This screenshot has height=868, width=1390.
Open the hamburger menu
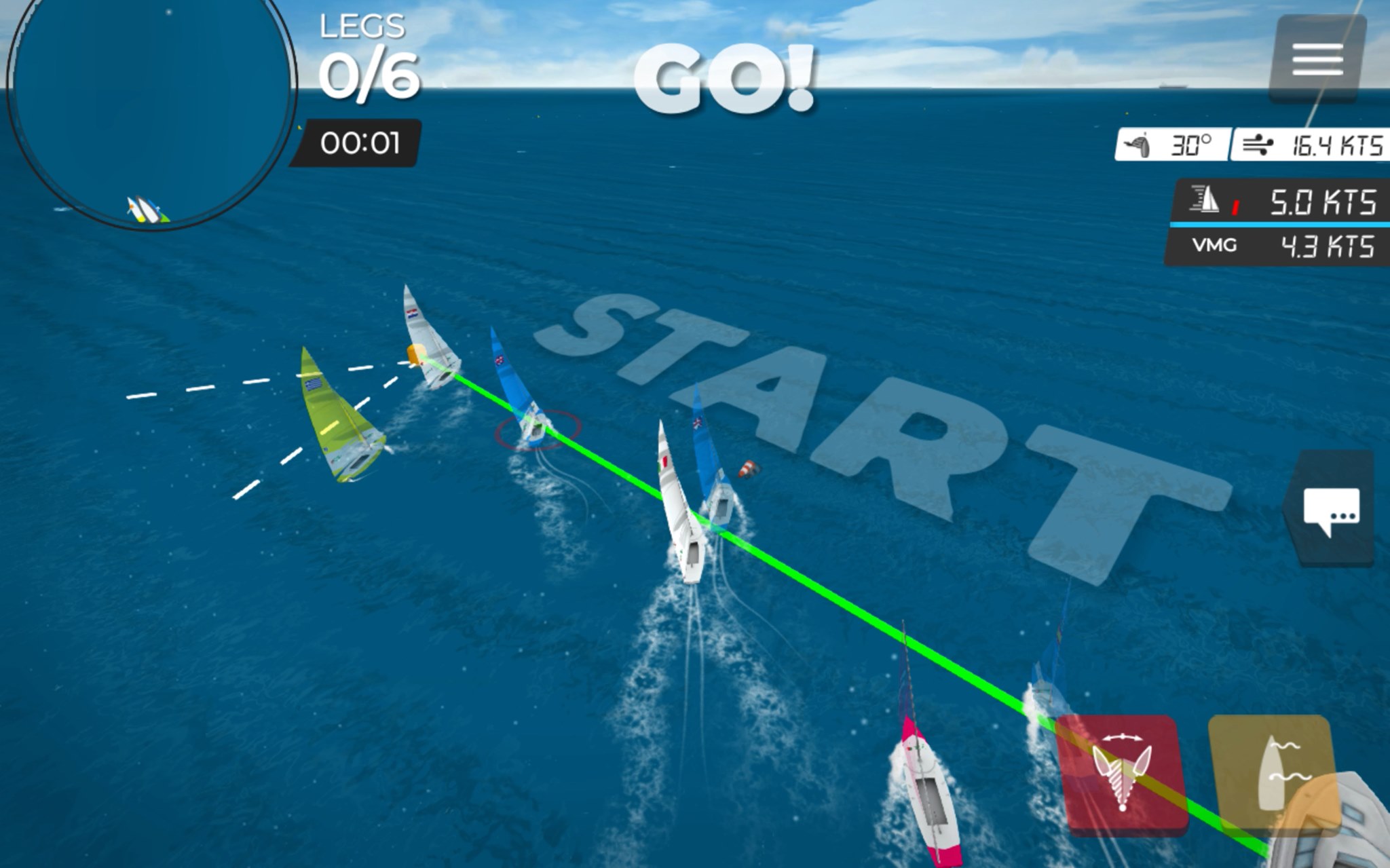(1317, 59)
